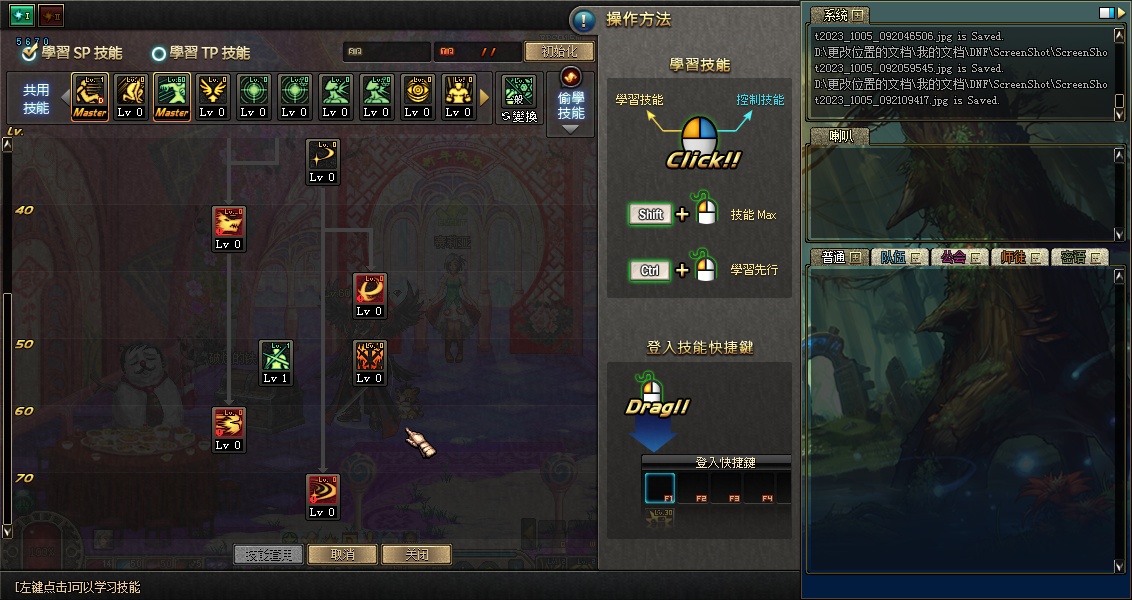The width and height of the screenshot is (1132, 600).
Task: Switch to the 队伍 chat tab
Action: click(895, 257)
